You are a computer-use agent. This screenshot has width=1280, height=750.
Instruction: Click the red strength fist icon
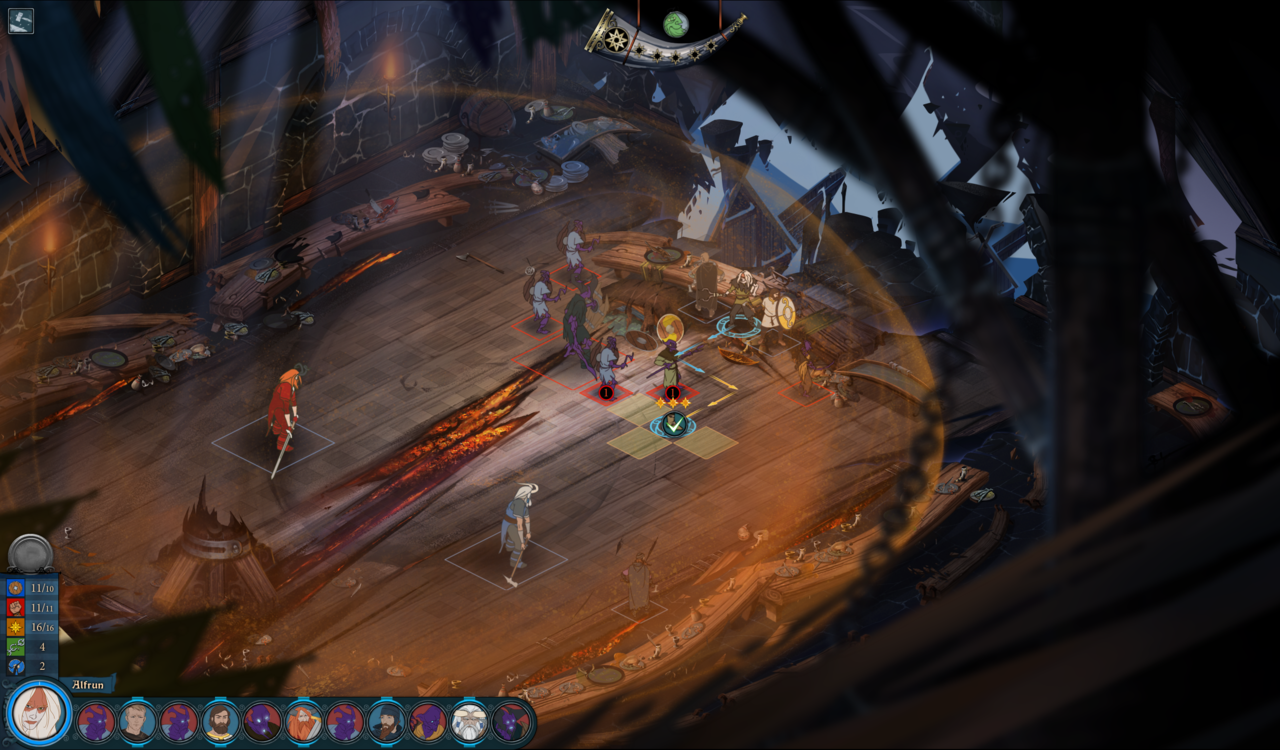[x=14, y=608]
